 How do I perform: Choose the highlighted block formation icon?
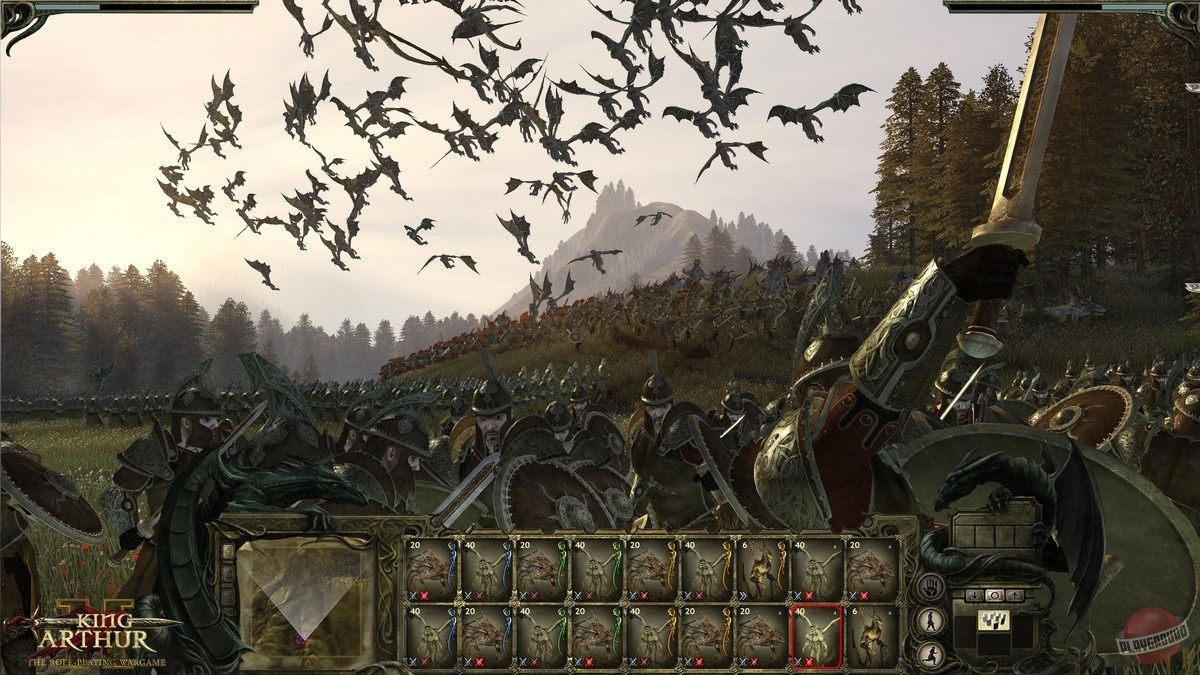click(994, 620)
